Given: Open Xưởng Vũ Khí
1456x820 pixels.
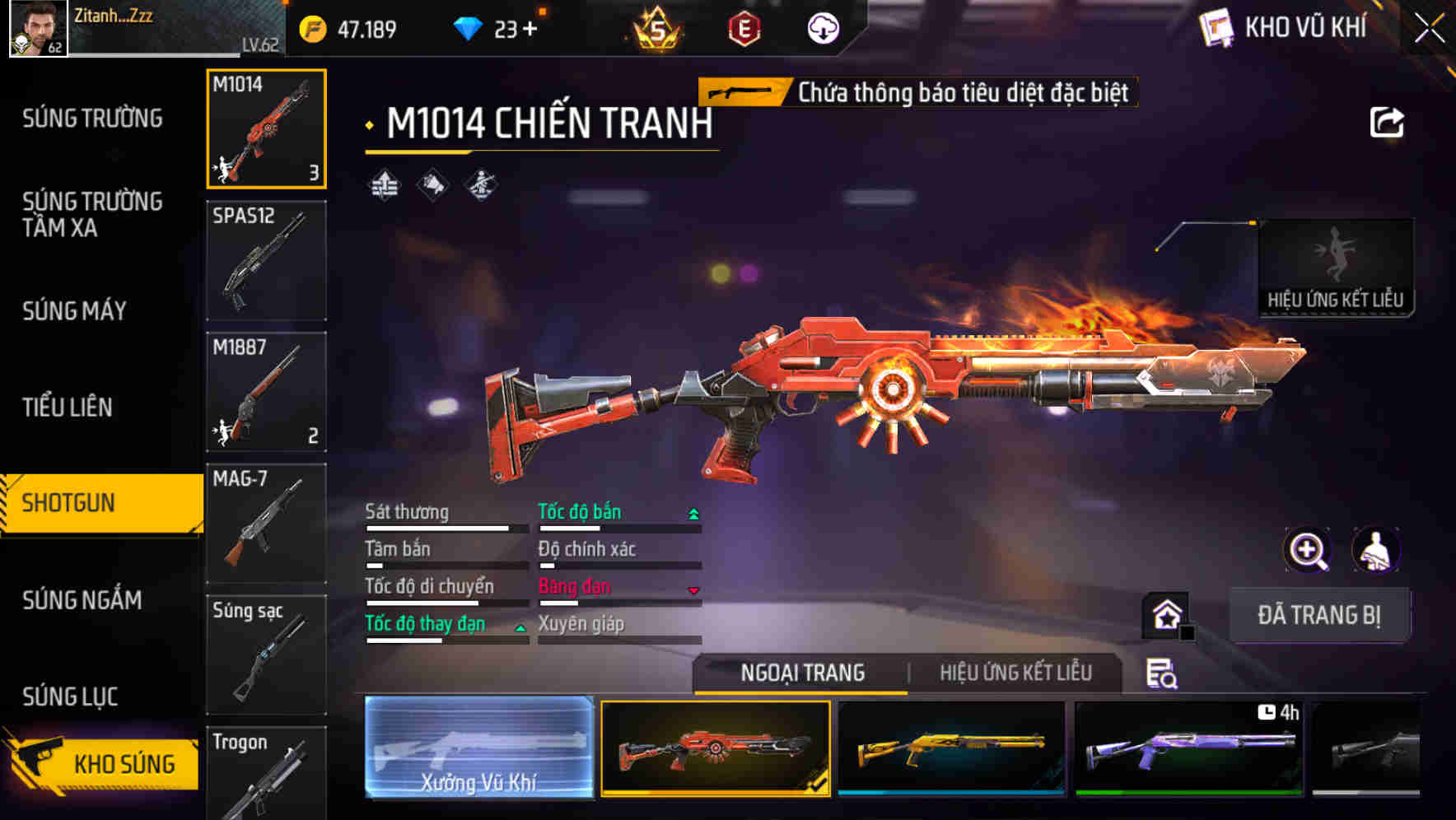Looking at the screenshot, I should [x=478, y=749].
